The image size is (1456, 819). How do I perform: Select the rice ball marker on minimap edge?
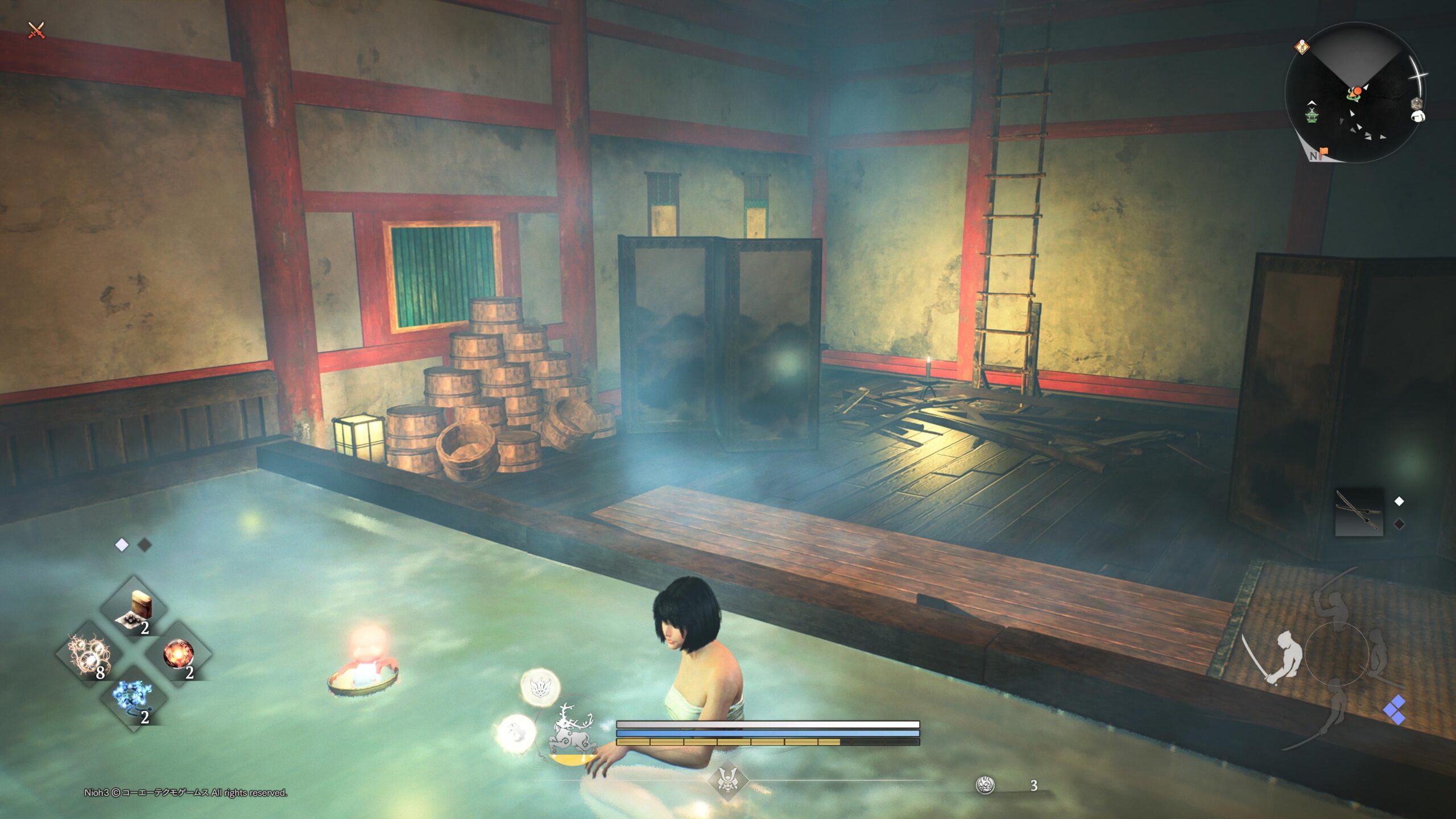click(1418, 117)
